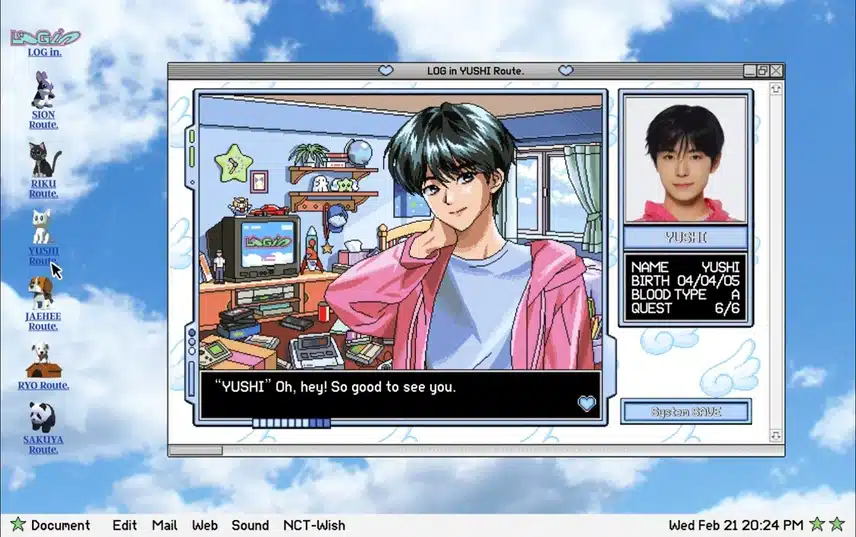Click the window's scroll-down arrow
Image resolution: width=856 pixels, height=537 pixels.
pyautogui.click(x=775, y=436)
